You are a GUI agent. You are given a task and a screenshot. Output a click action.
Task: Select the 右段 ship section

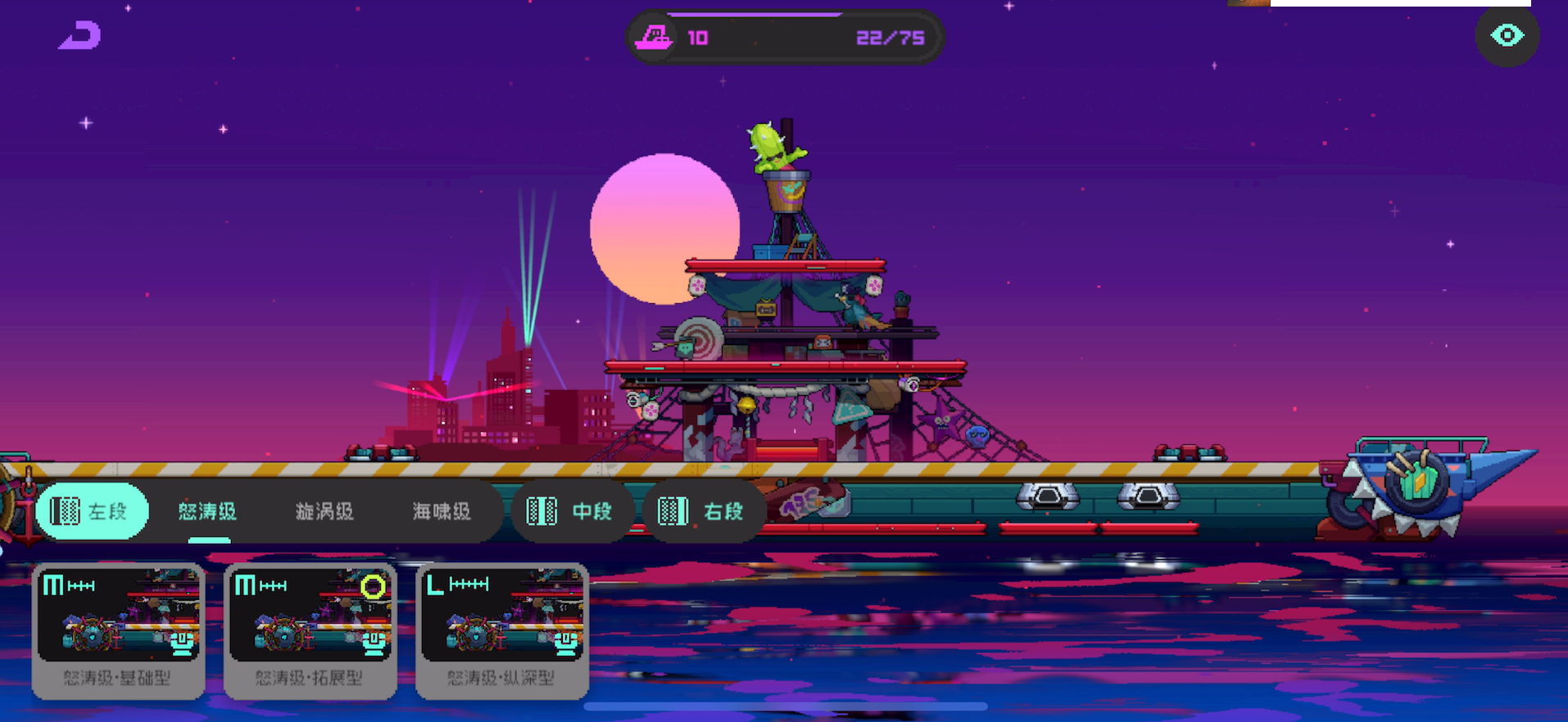(703, 511)
